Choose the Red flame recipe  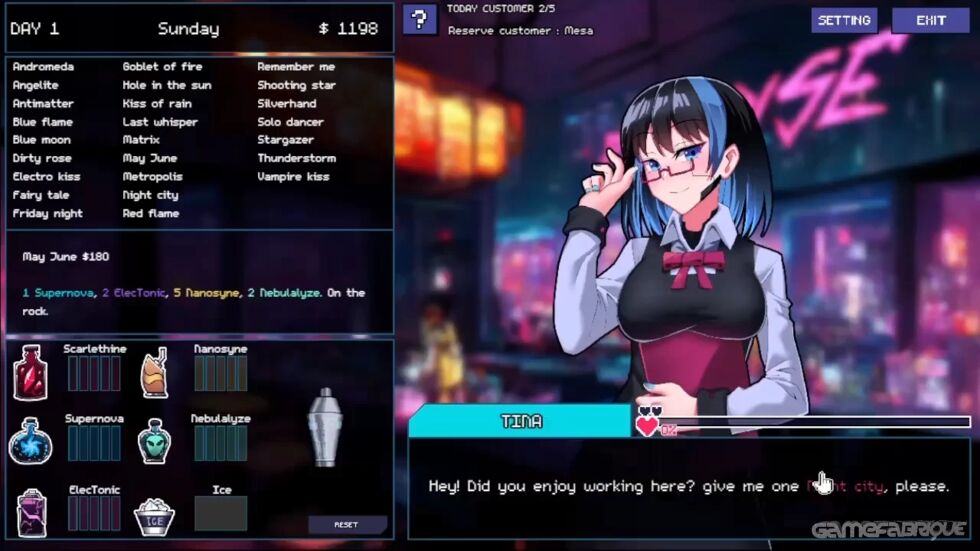pyautogui.click(x=150, y=213)
